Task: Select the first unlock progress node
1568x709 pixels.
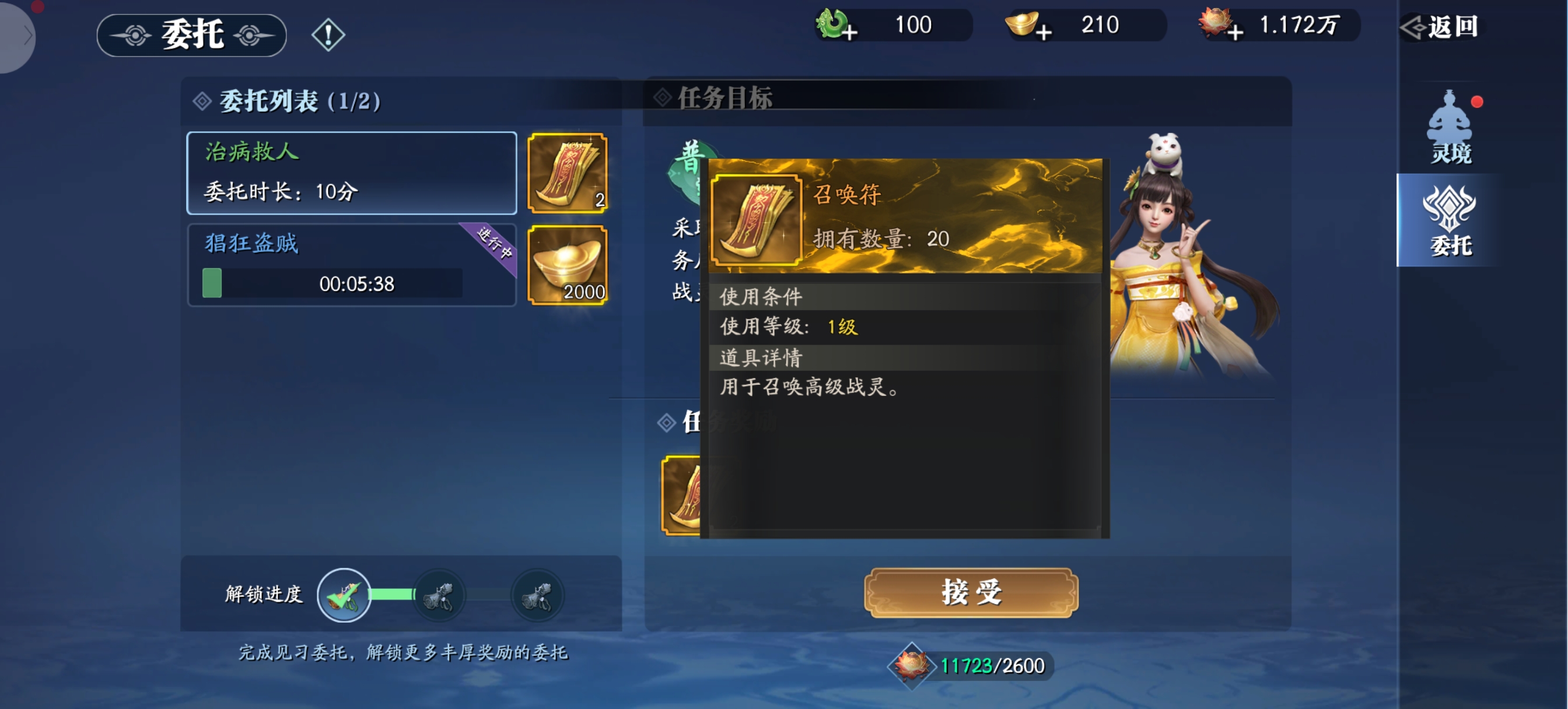Action: [x=344, y=595]
